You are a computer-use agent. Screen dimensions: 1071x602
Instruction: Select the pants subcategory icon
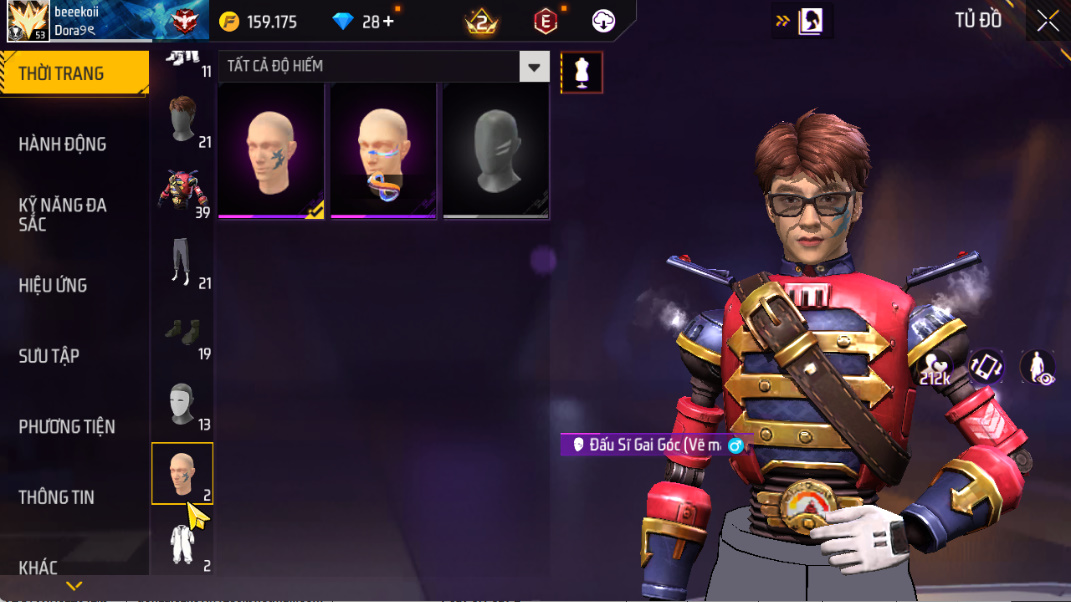tap(182, 263)
